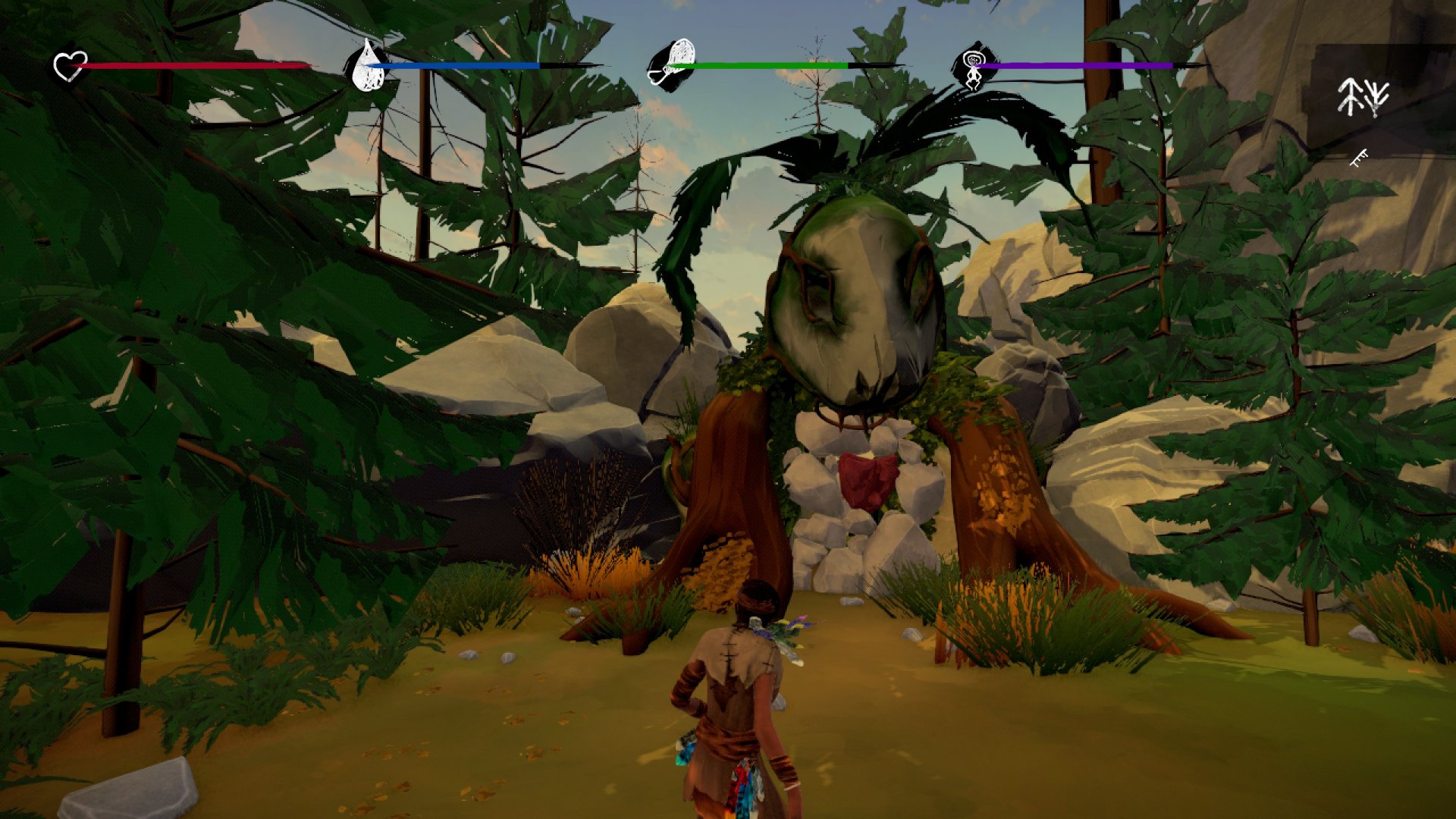The height and width of the screenshot is (819, 1456).
Task: Click the spirit figure status icon
Action: click(972, 67)
